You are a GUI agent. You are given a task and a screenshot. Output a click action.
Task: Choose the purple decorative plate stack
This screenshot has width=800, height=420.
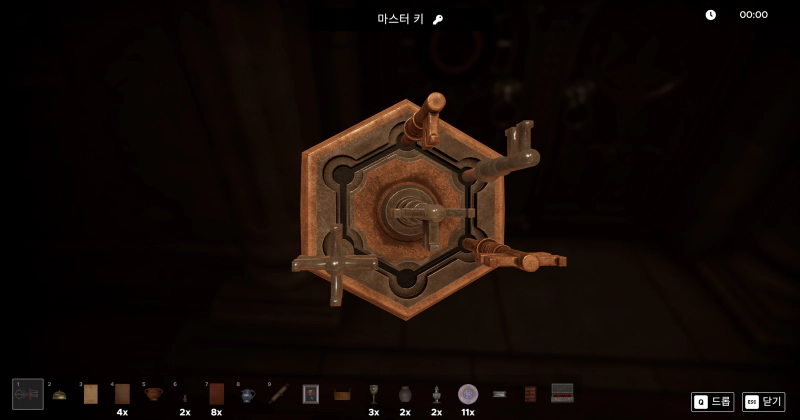pyautogui.click(x=467, y=394)
